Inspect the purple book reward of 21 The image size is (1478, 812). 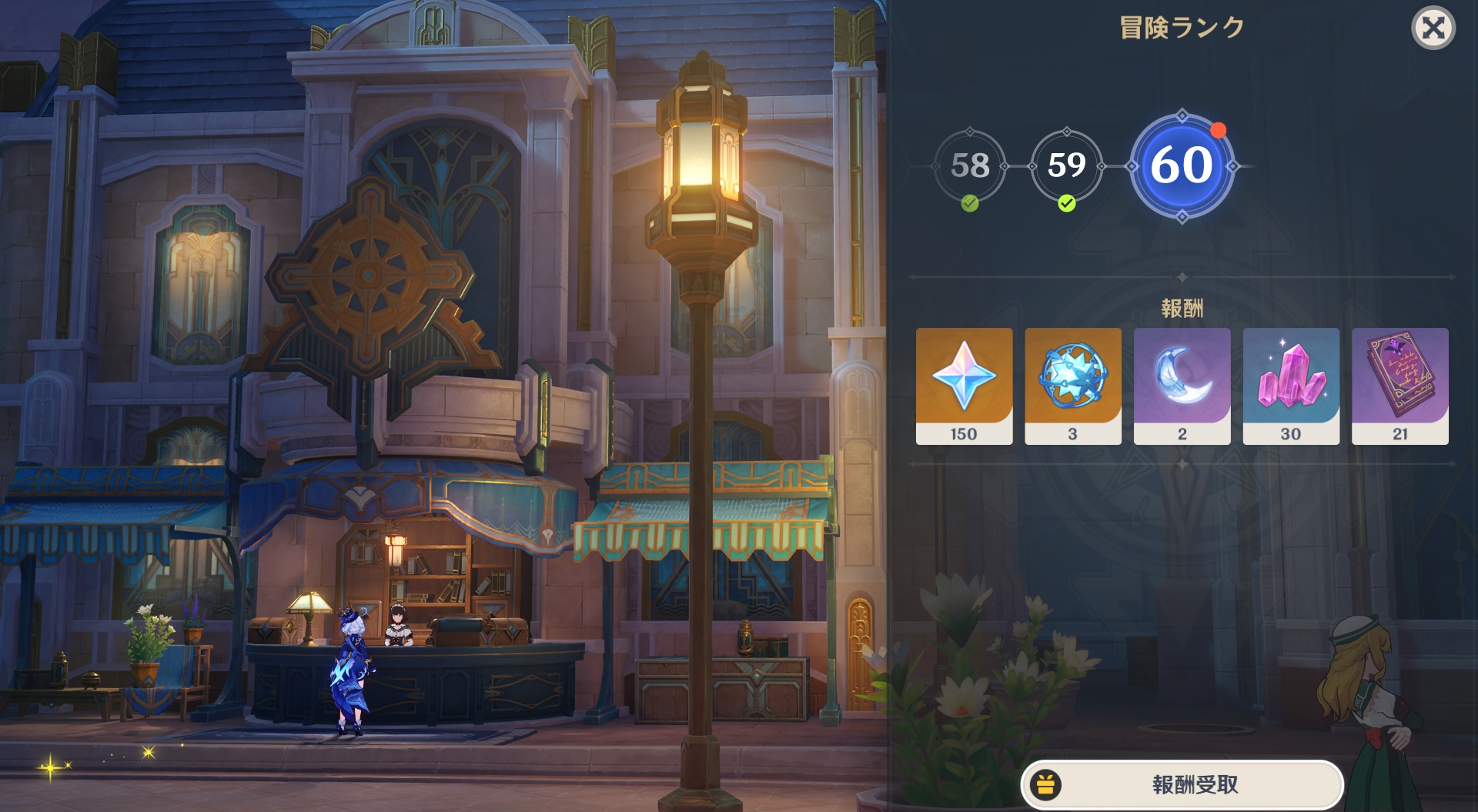[x=1399, y=386]
